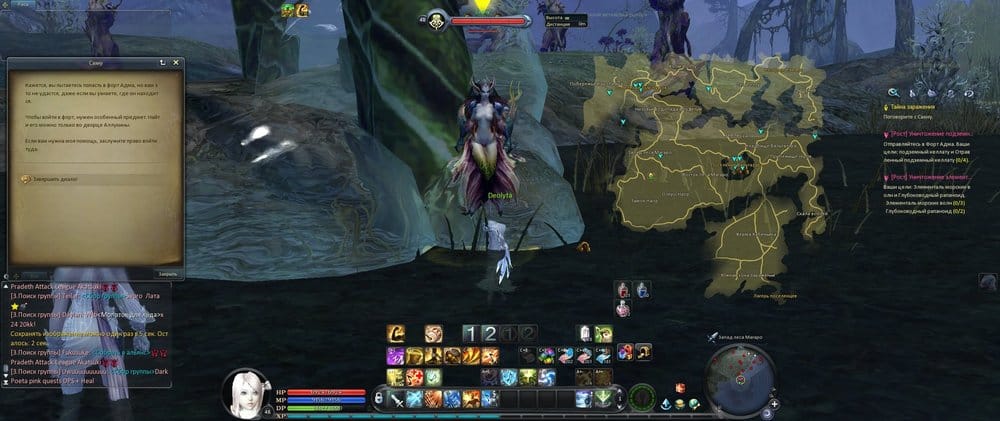This screenshot has height=421, width=1000.
Task: Open the 'Тайна заражения' quest tracker entry
Action: (913, 105)
